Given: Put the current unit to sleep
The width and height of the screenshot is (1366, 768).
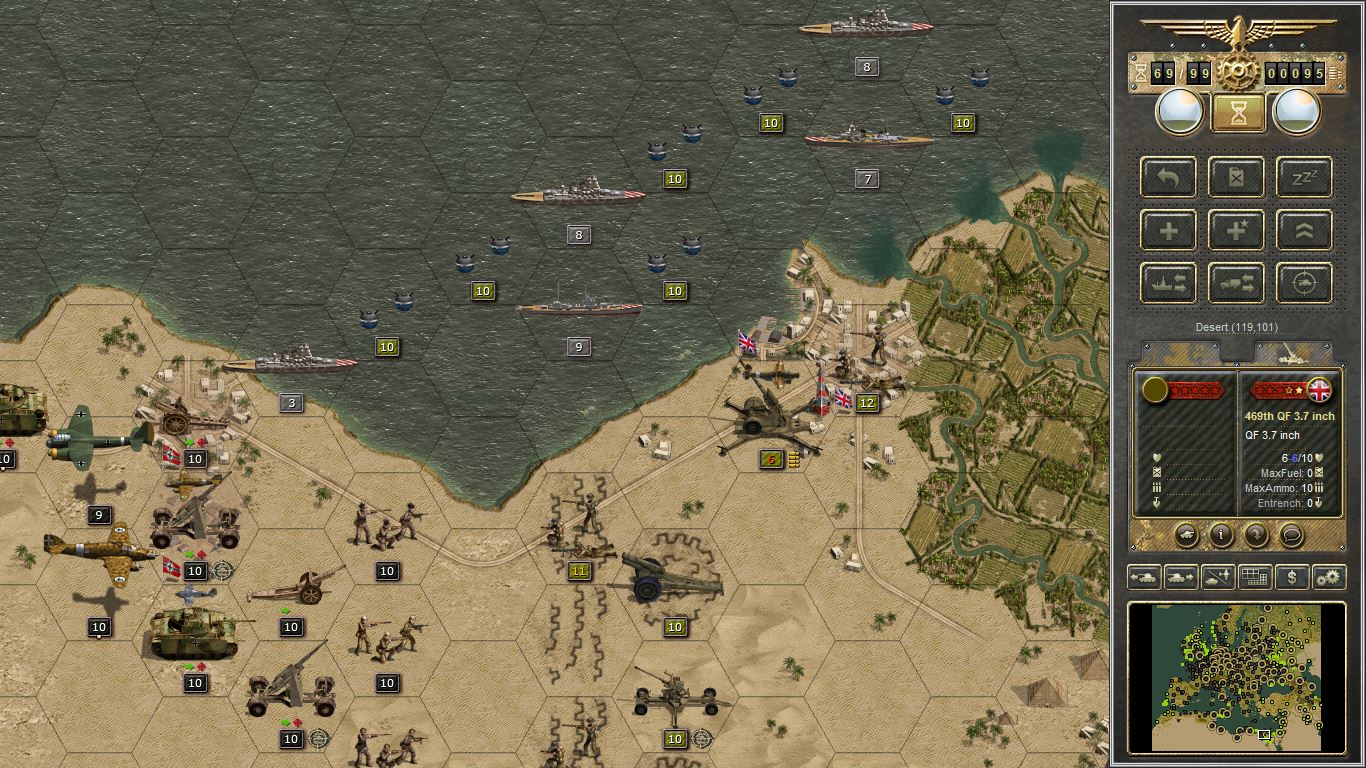Looking at the screenshot, I should tap(1304, 177).
